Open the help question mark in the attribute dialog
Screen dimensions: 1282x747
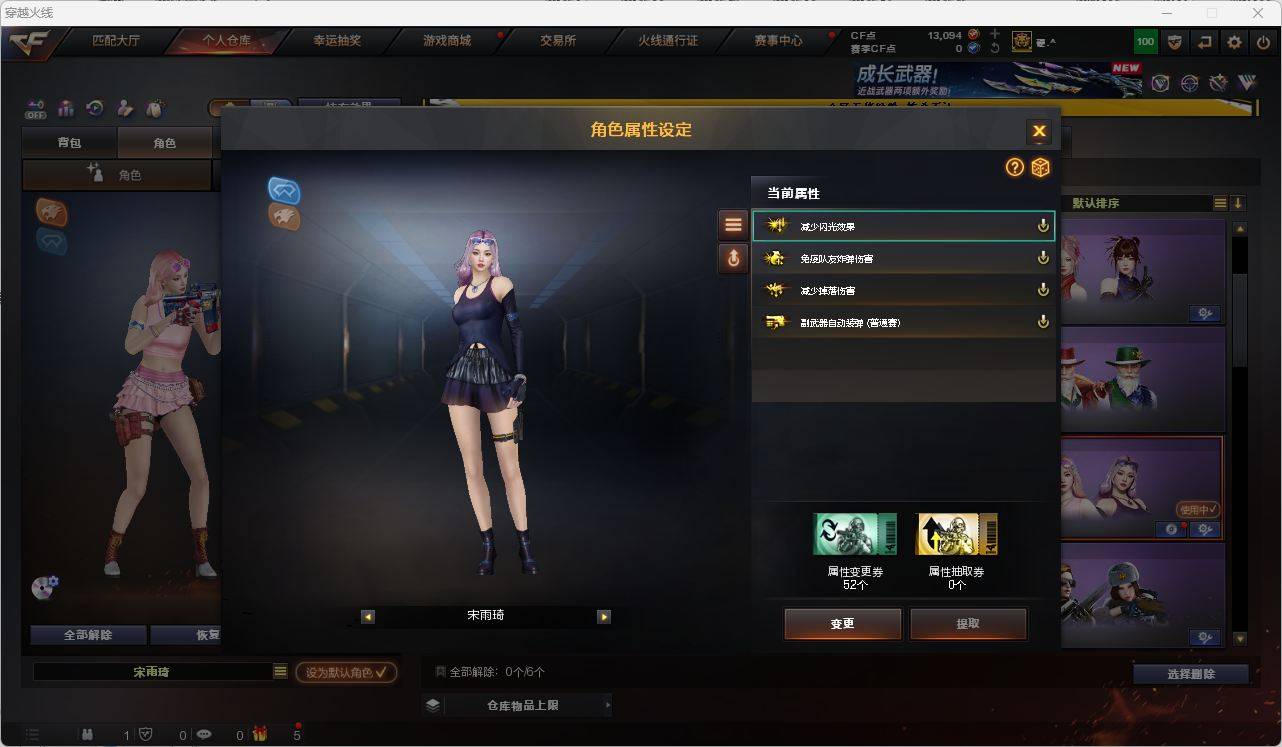click(1015, 168)
